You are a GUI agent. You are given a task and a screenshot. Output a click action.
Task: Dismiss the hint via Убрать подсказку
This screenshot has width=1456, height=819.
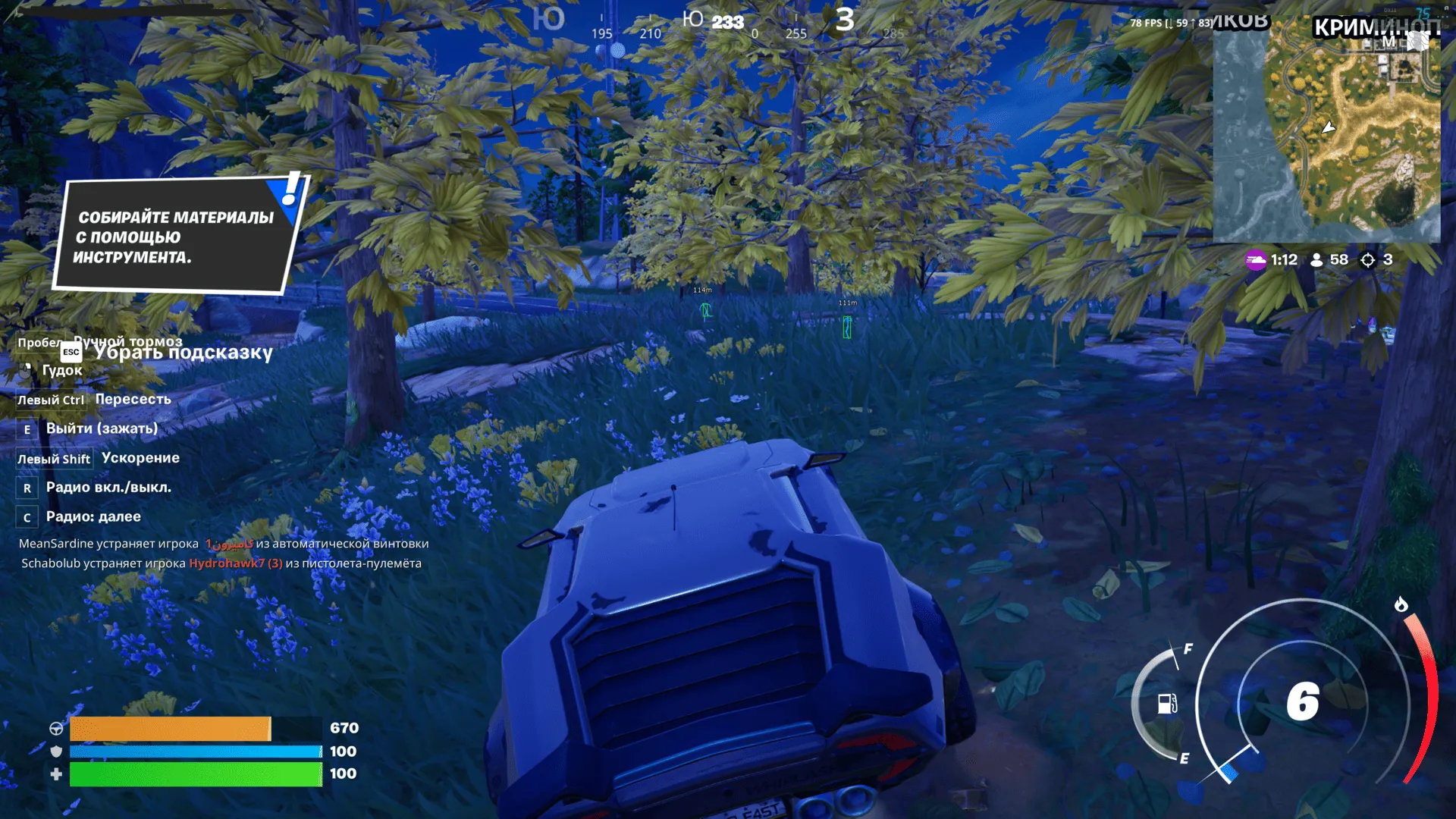(184, 353)
